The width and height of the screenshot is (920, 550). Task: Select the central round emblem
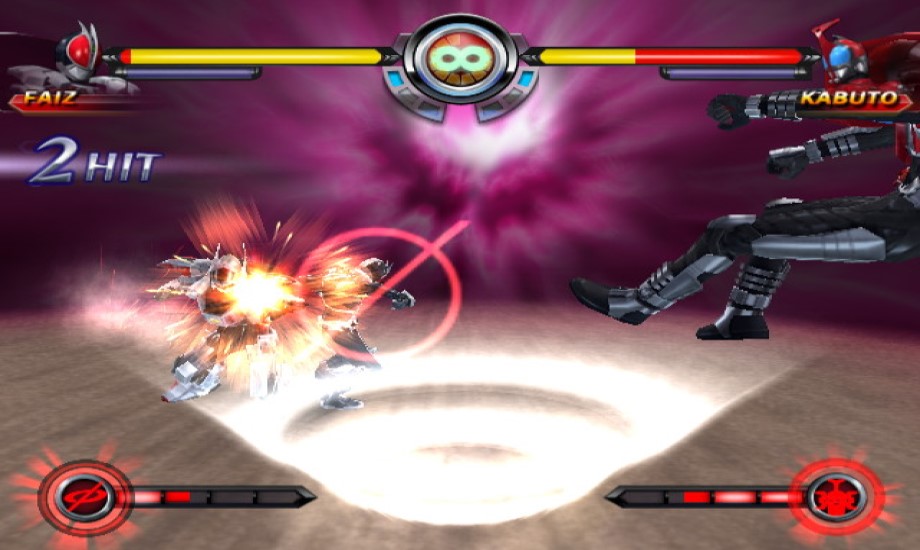point(459,59)
